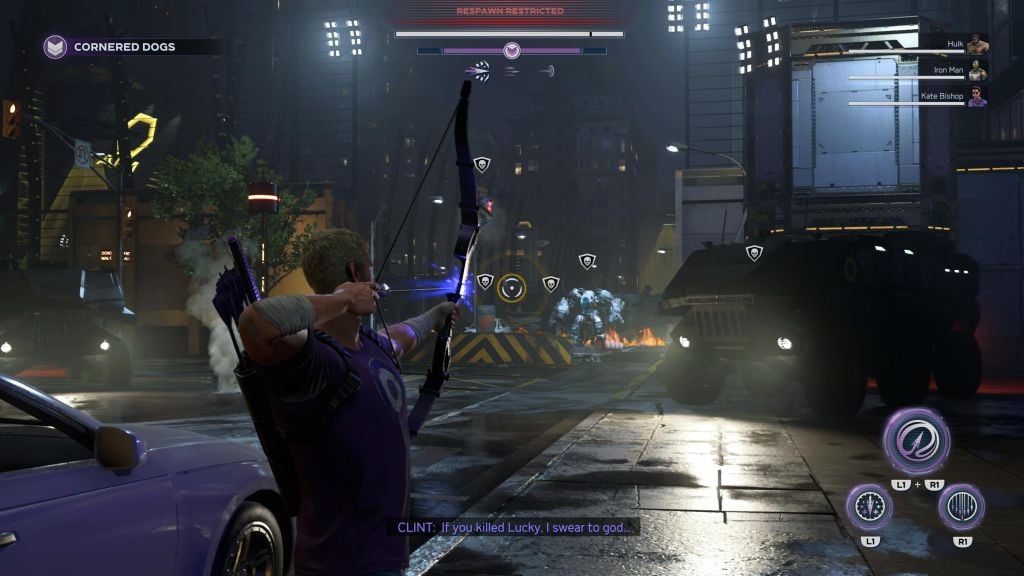
Task: Select the scatter arrow type icon
Action: [x=479, y=70]
